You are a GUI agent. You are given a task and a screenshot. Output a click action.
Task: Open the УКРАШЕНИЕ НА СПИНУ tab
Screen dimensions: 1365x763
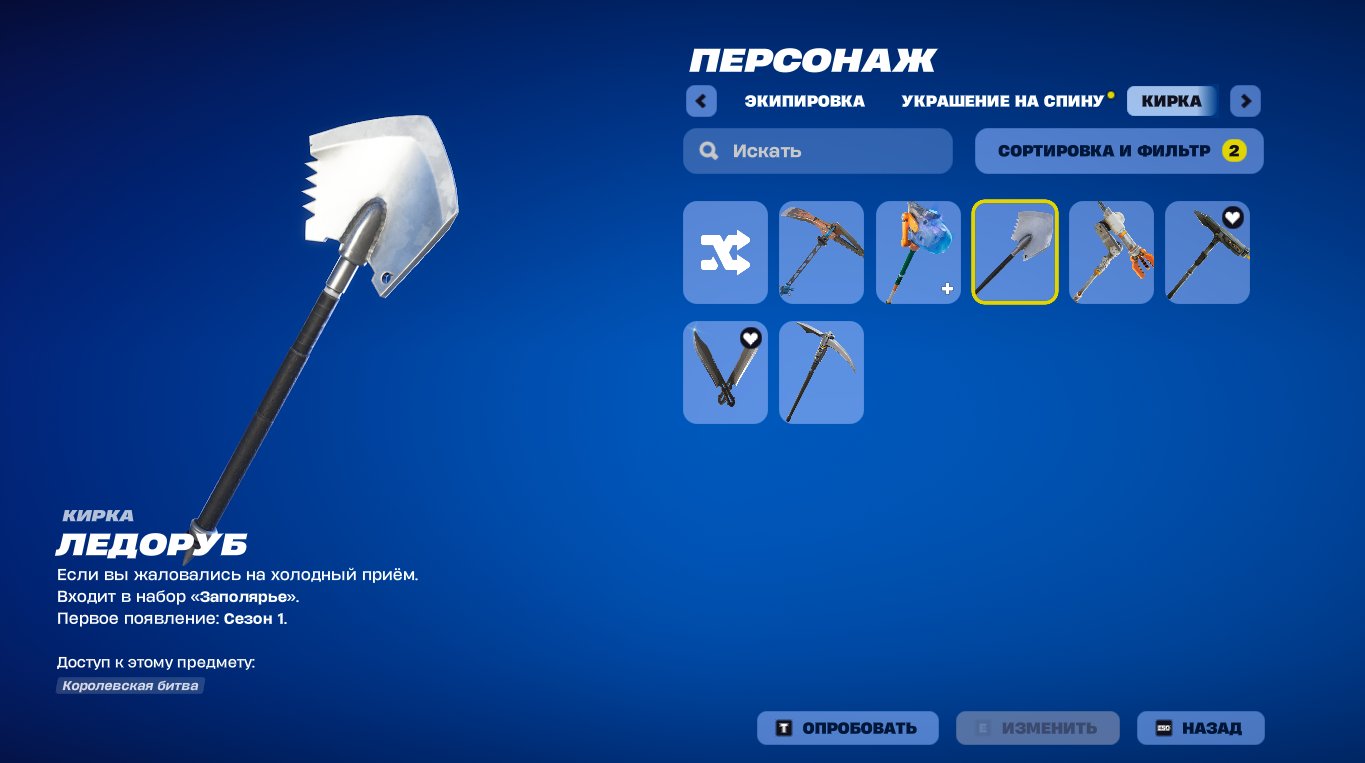[x=1002, y=101]
